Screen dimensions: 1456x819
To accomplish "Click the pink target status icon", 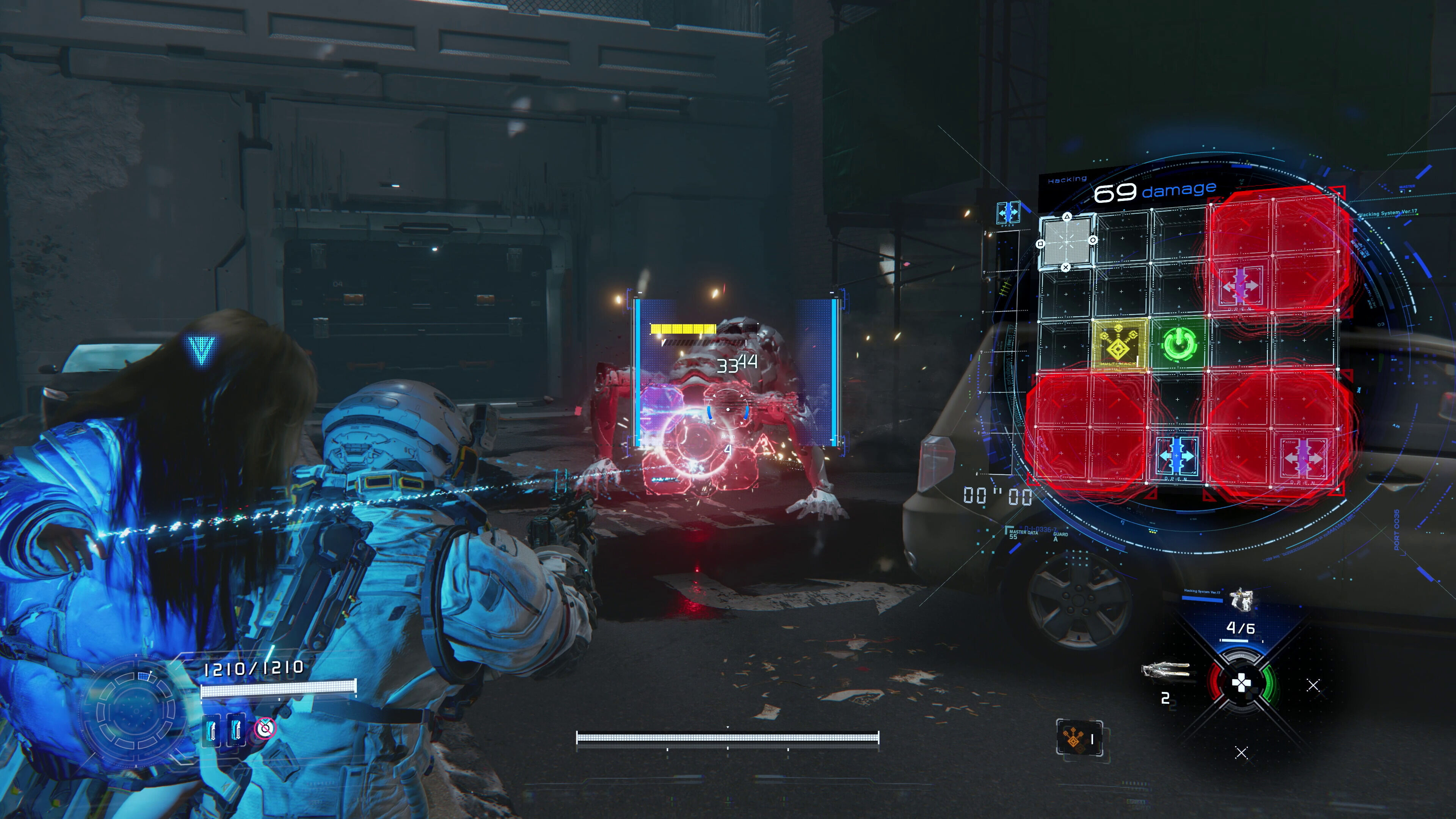I will (x=265, y=728).
